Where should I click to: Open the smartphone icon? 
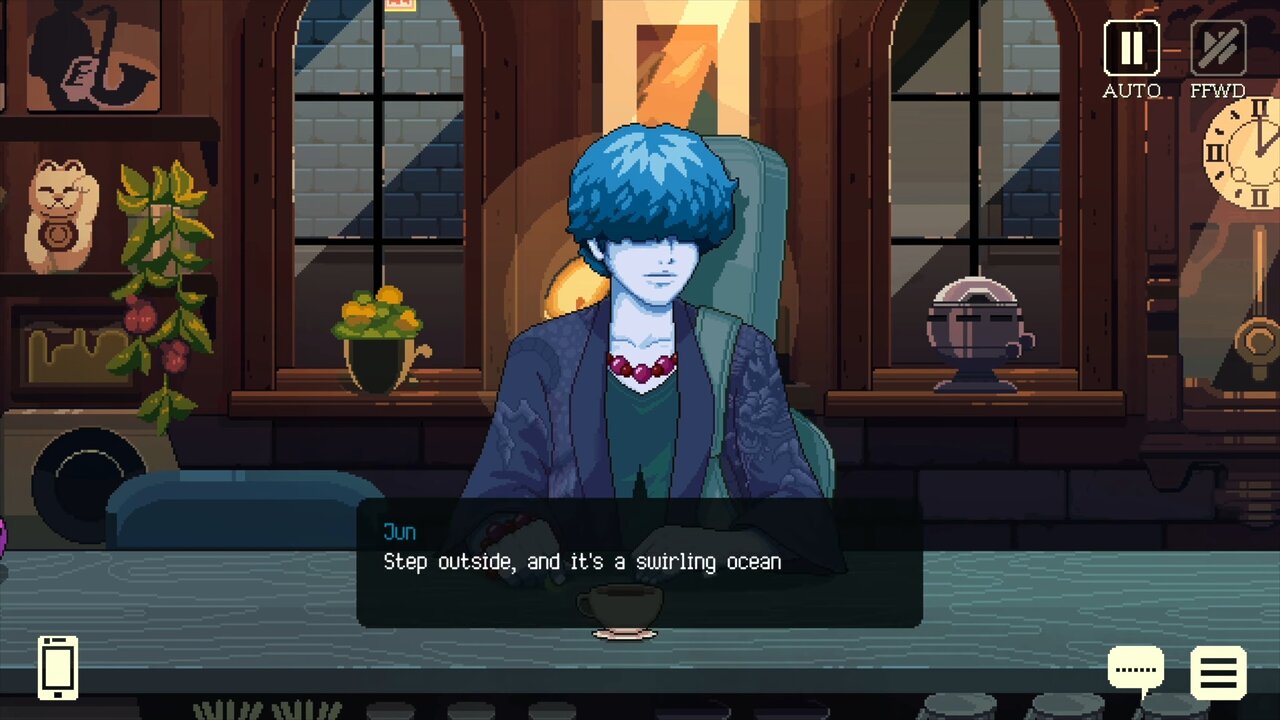click(58, 667)
